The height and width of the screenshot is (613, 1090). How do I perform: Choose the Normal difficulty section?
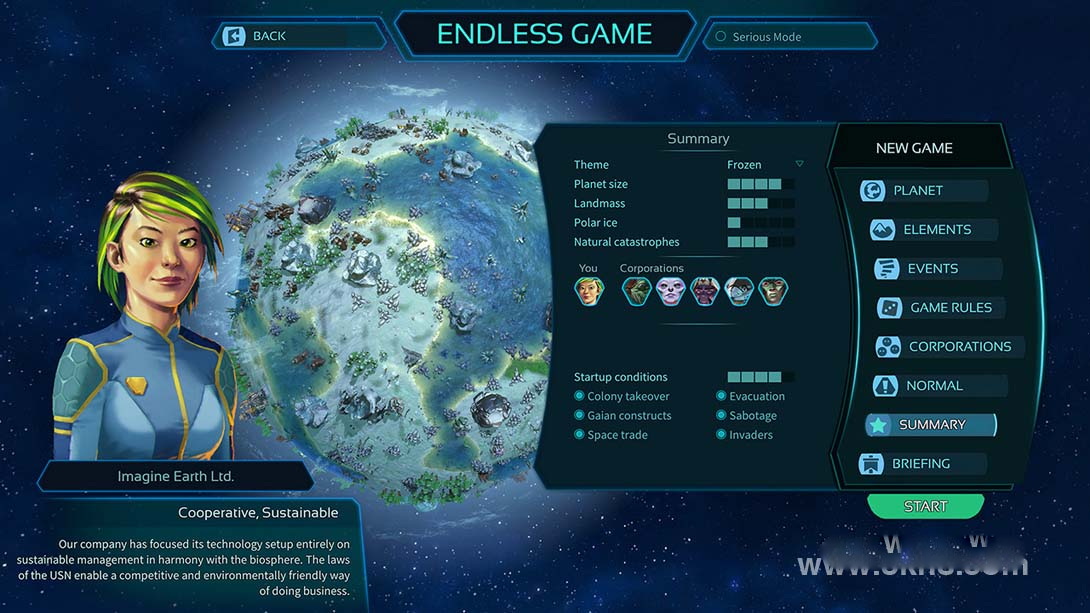pos(933,386)
